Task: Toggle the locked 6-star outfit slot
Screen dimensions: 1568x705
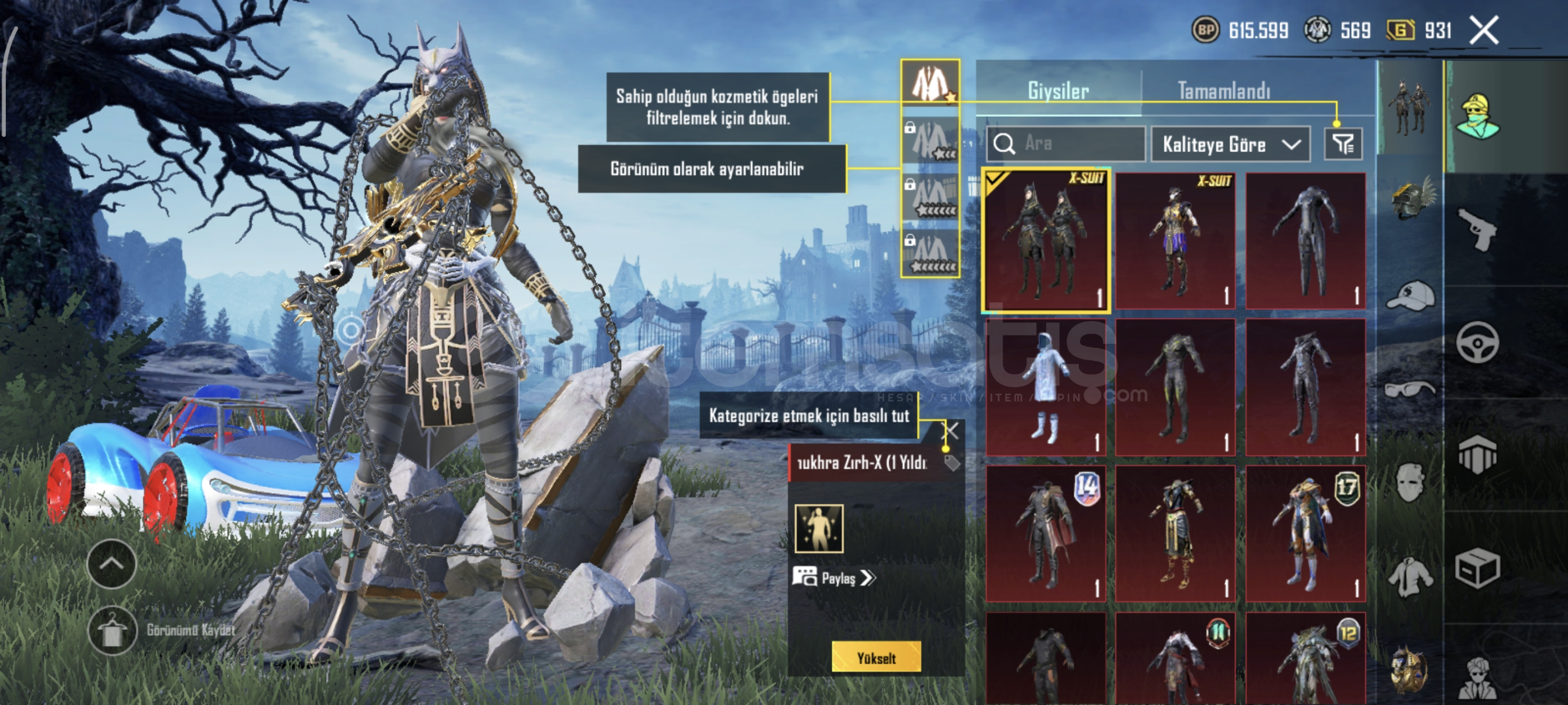Action: (932, 195)
